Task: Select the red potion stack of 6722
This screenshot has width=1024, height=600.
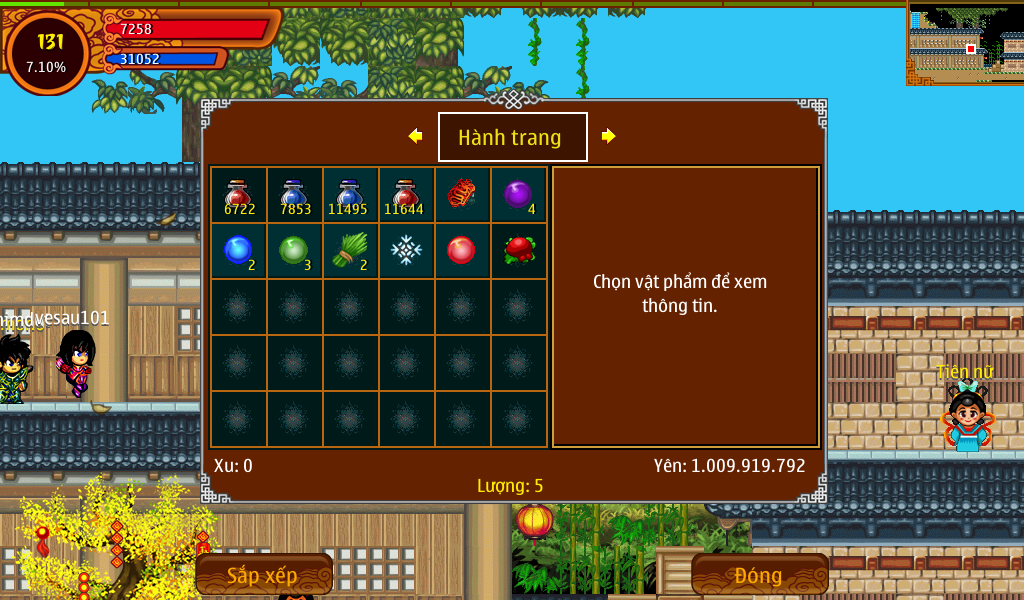Action: click(239, 195)
